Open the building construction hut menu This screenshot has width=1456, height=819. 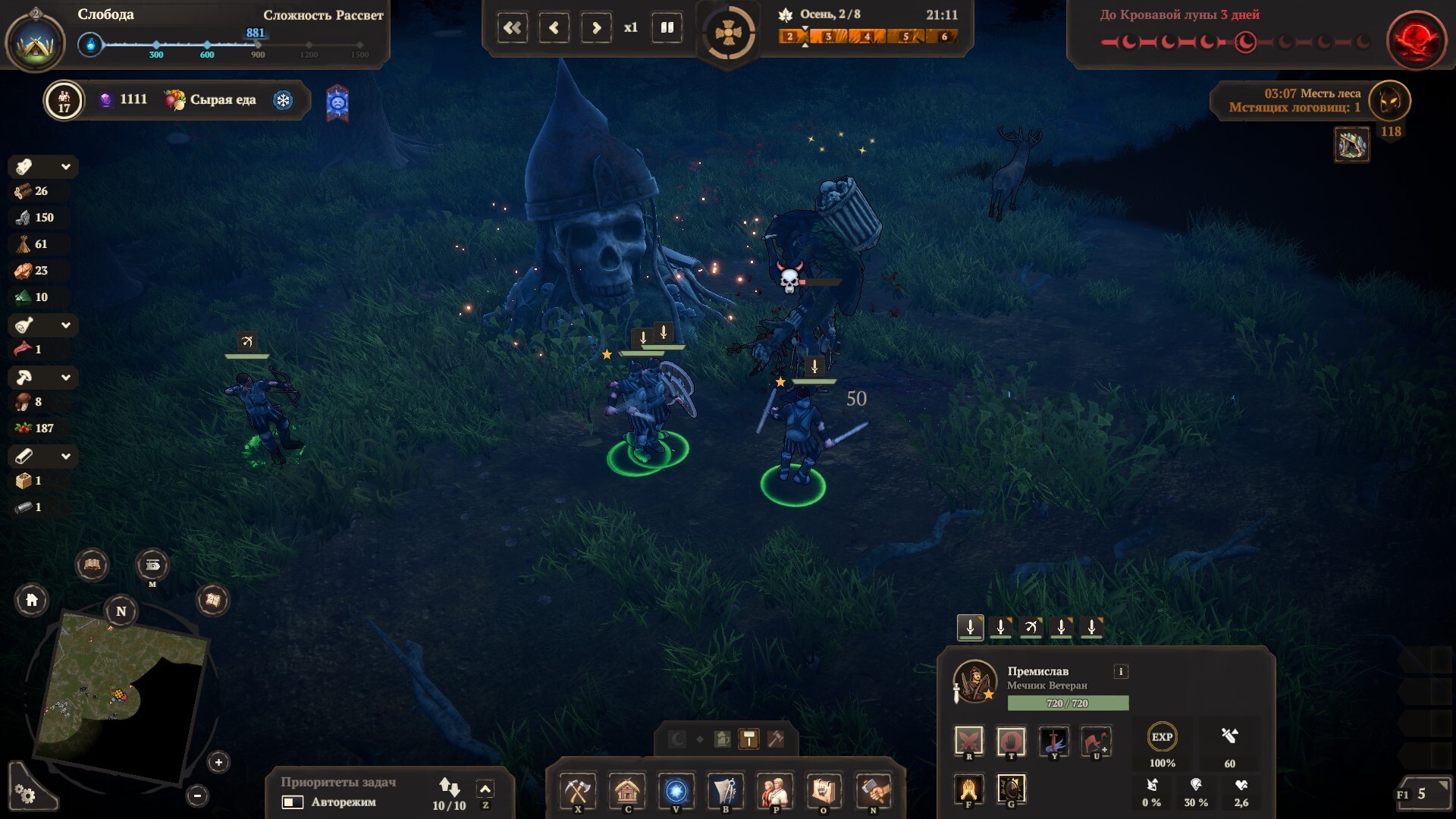tap(627, 791)
